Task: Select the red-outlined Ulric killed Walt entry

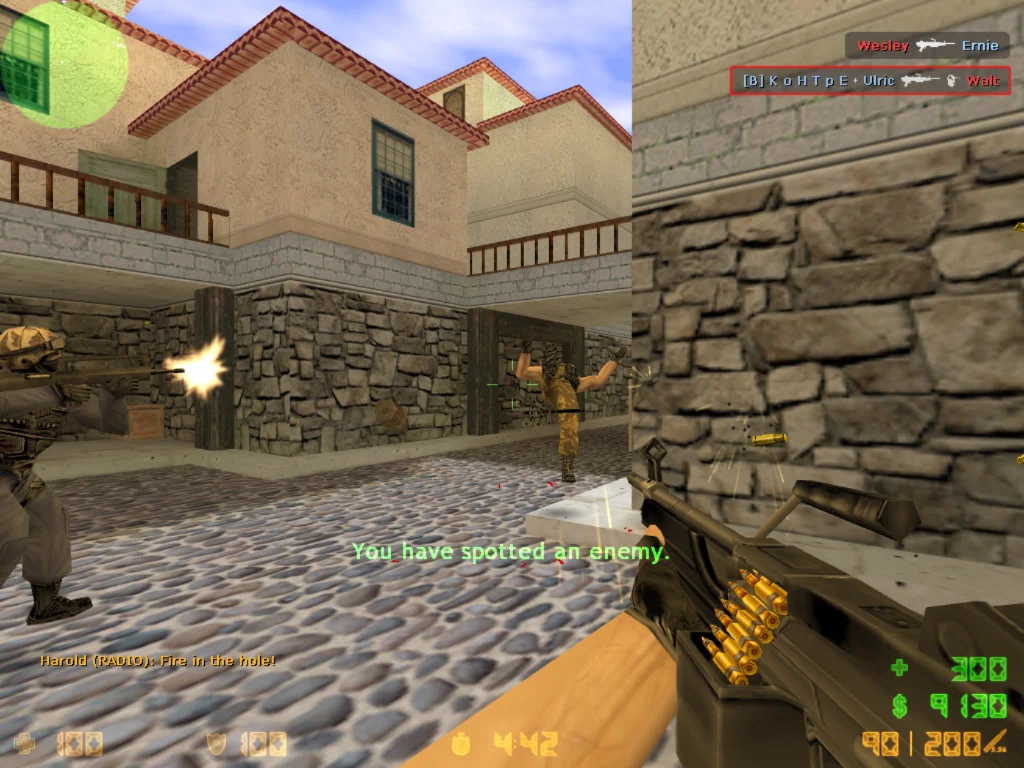Action: coord(870,81)
